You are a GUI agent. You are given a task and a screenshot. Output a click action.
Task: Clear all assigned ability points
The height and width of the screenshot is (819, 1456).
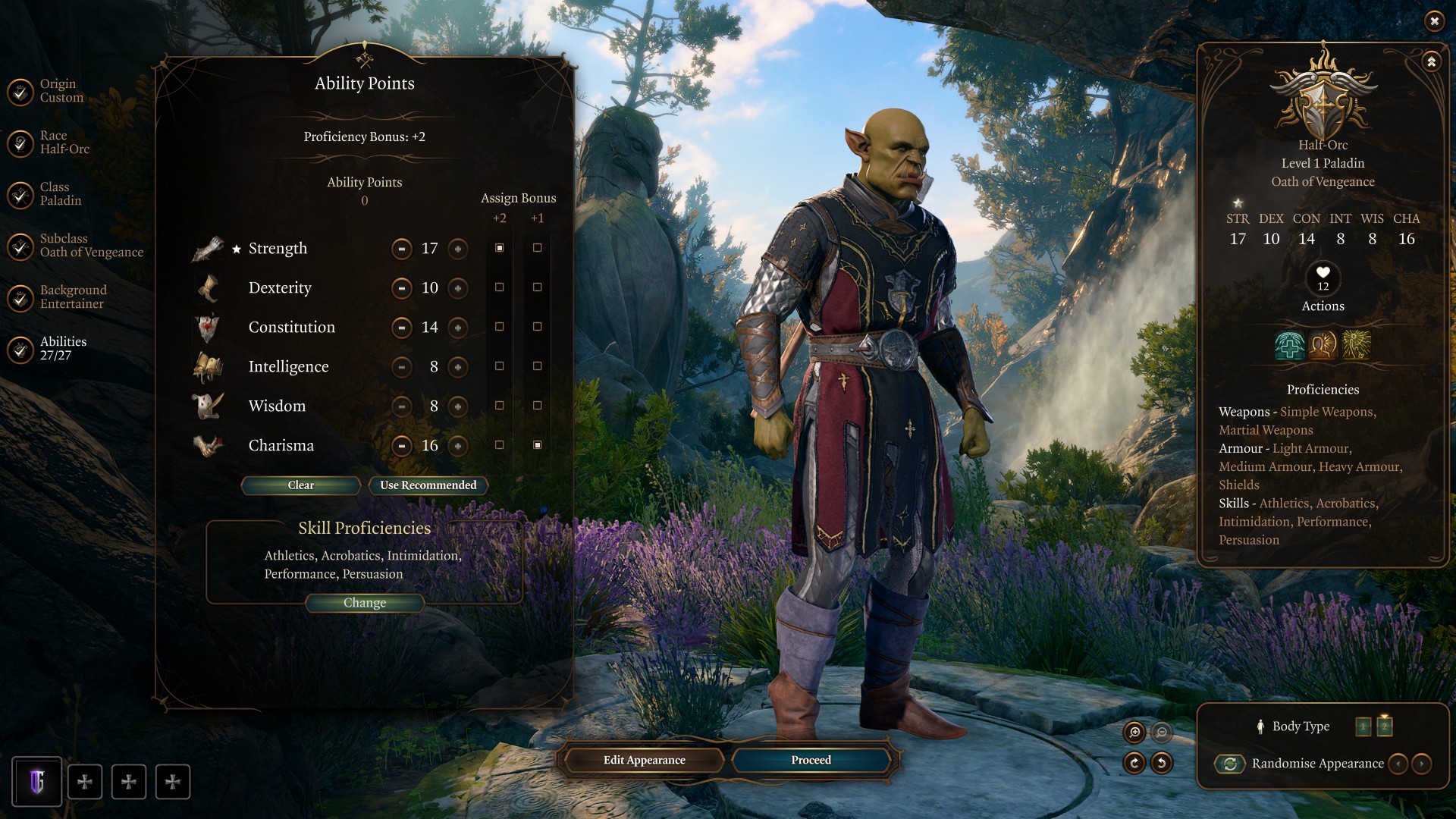[x=300, y=485]
